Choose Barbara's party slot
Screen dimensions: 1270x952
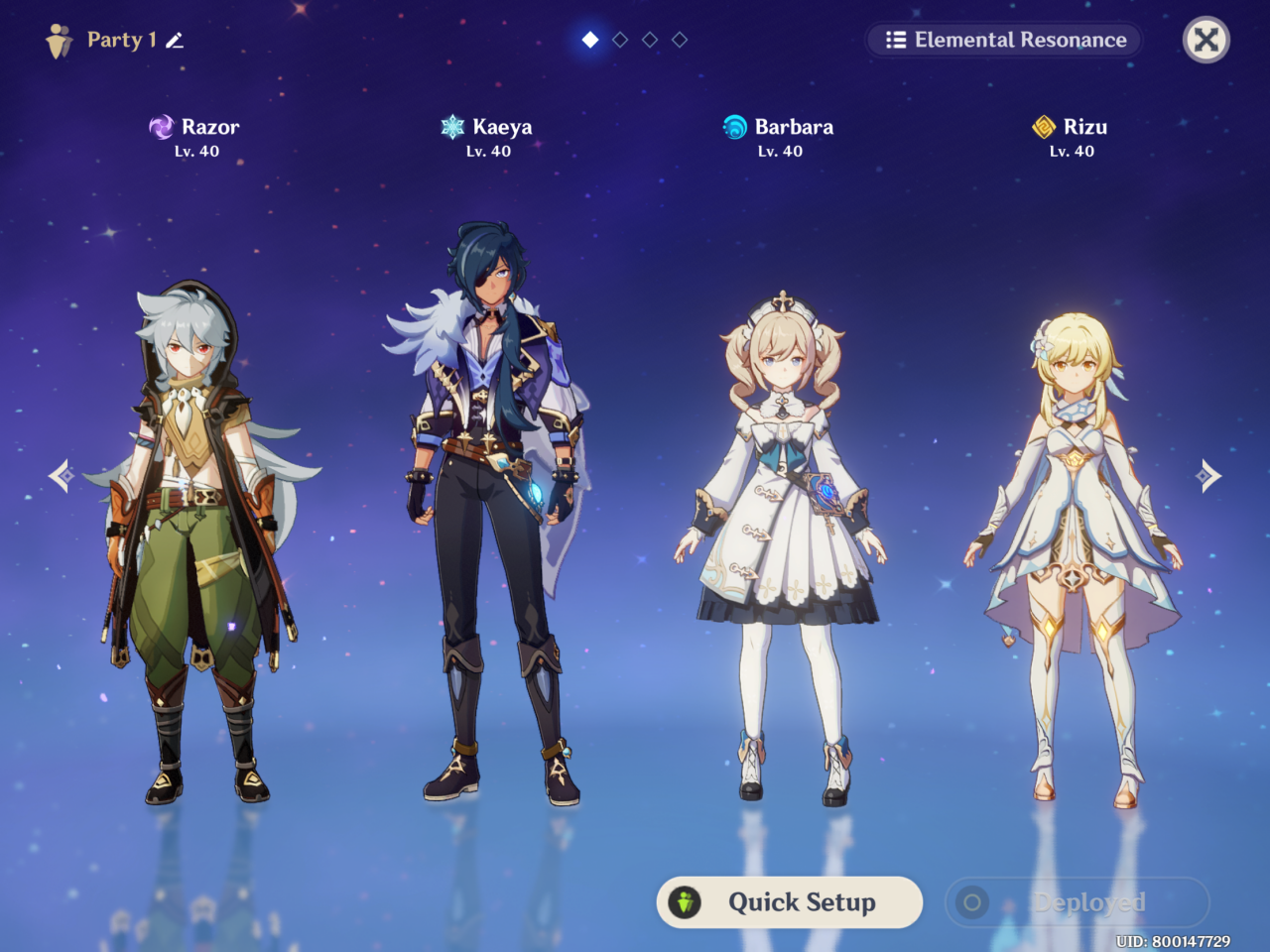pyautogui.click(x=781, y=545)
